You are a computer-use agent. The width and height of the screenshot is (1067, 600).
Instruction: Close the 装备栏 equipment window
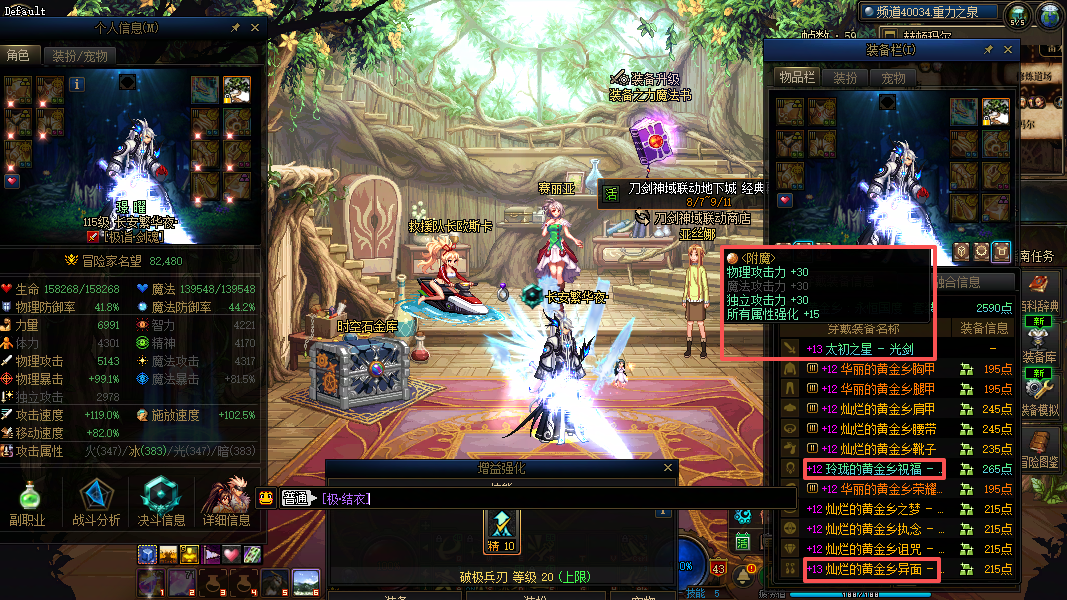[x=1008, y=50]
